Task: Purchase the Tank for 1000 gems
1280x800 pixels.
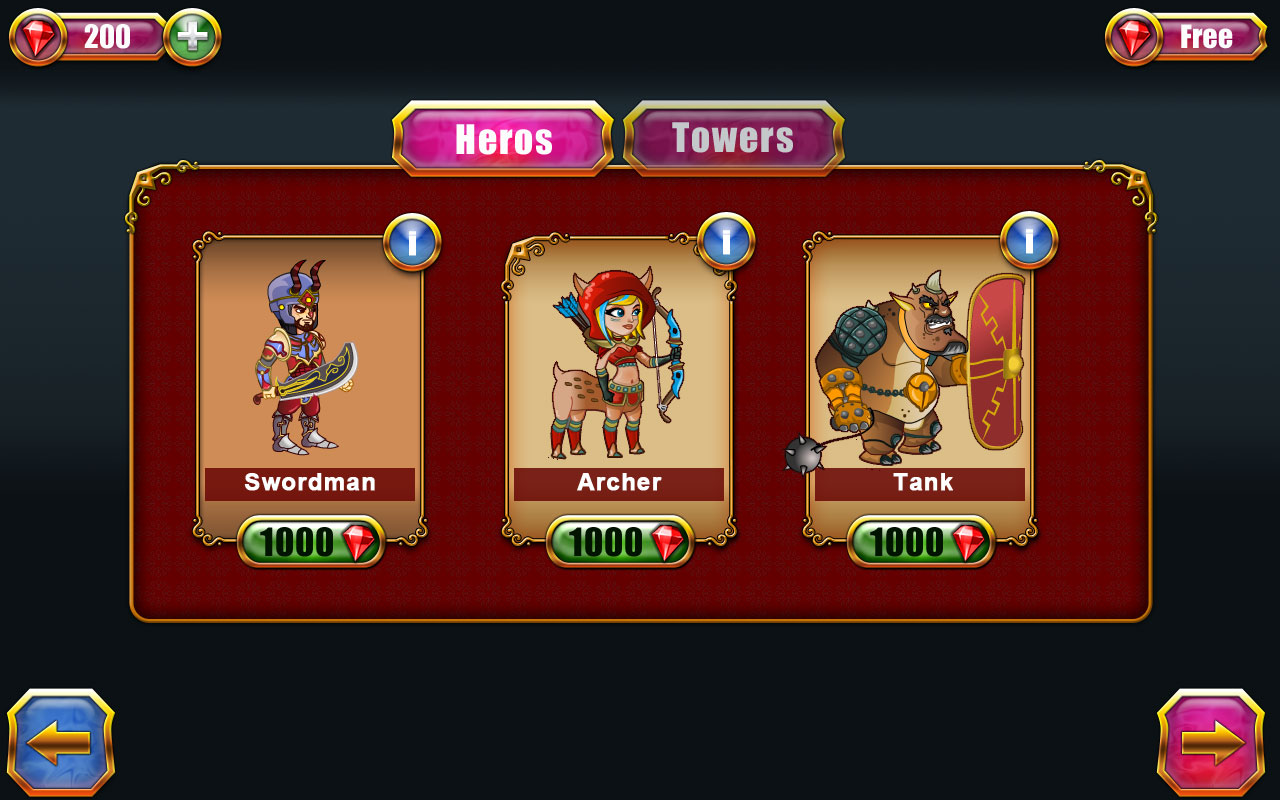Action: (x=920, y=541)
